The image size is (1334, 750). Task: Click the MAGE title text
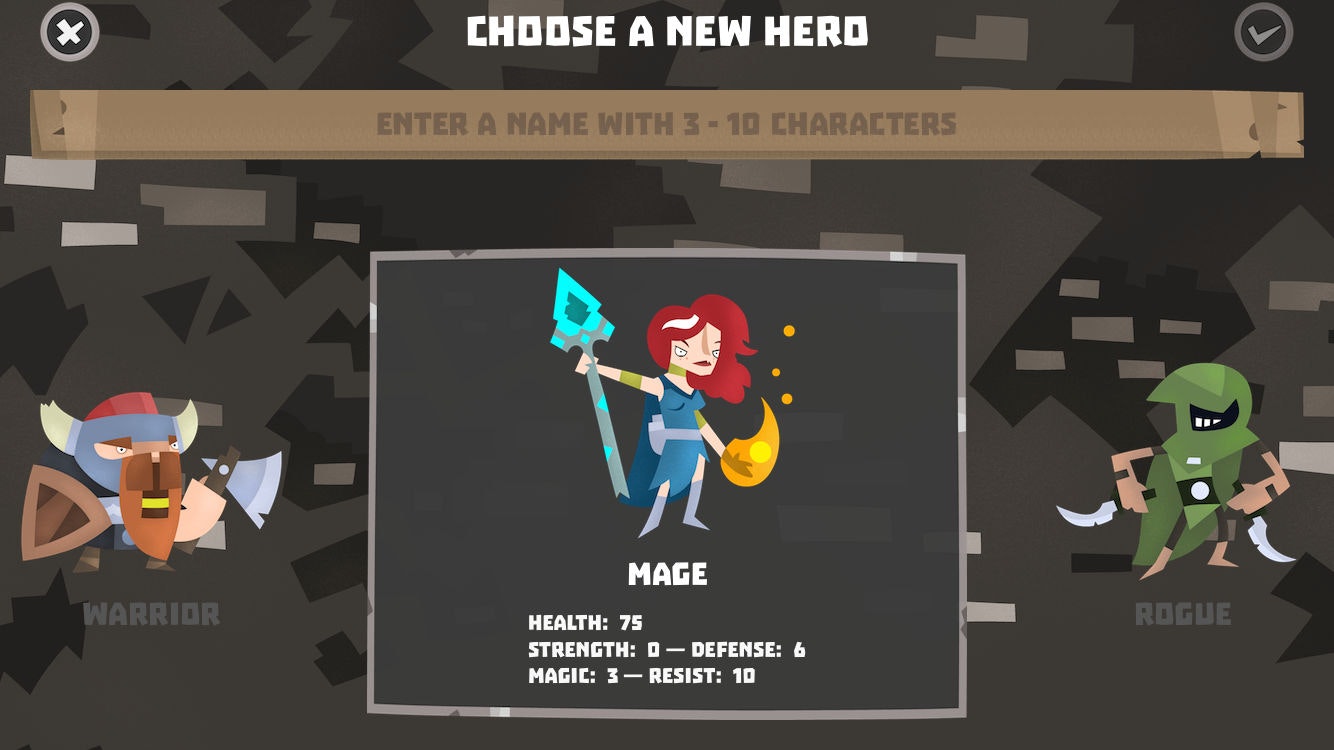point(667,575)
